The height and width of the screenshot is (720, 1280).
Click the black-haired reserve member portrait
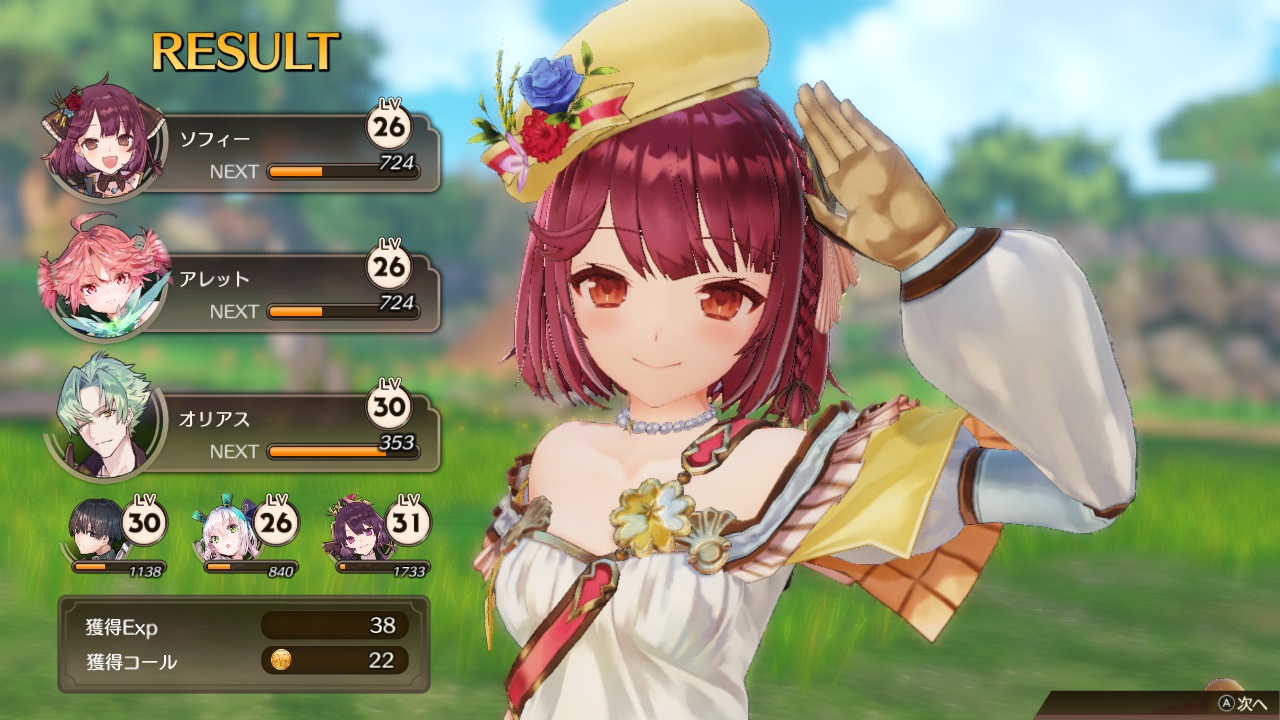click(98, 530)
